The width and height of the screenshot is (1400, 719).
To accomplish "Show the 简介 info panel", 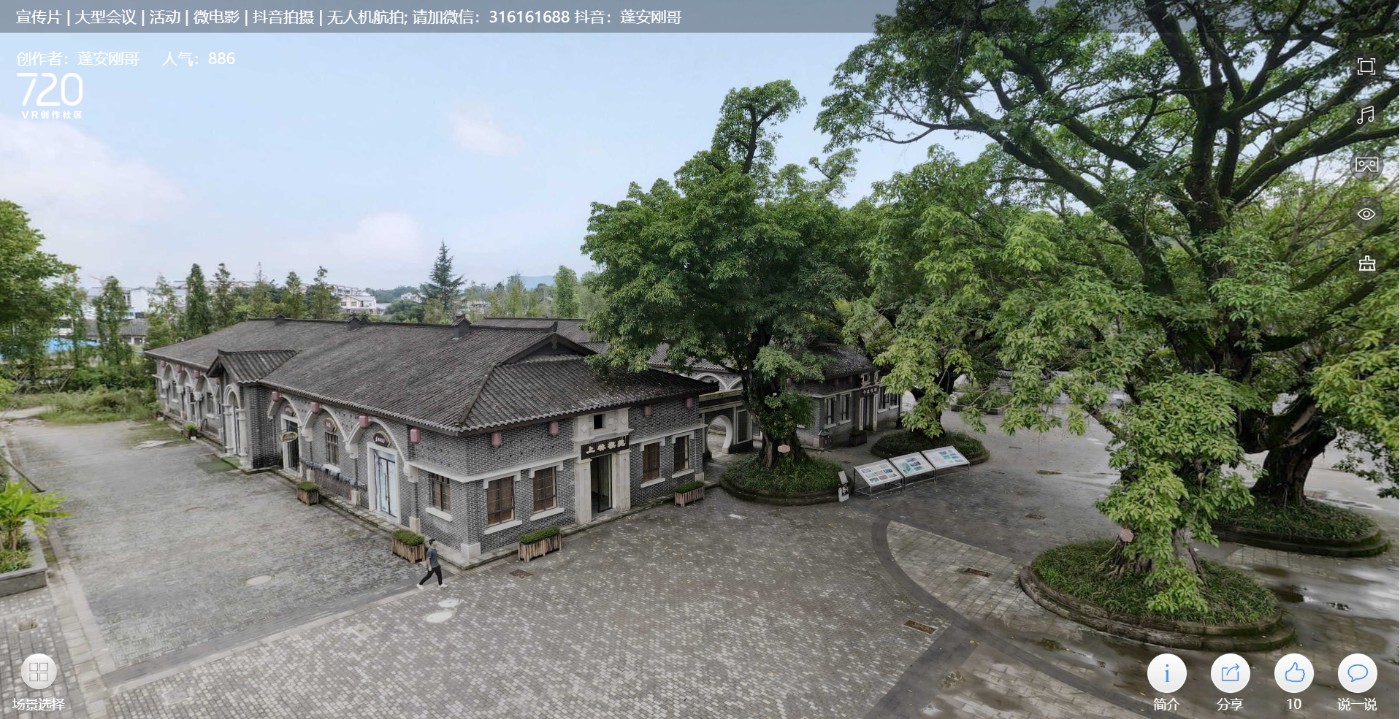I will 1166,673.
